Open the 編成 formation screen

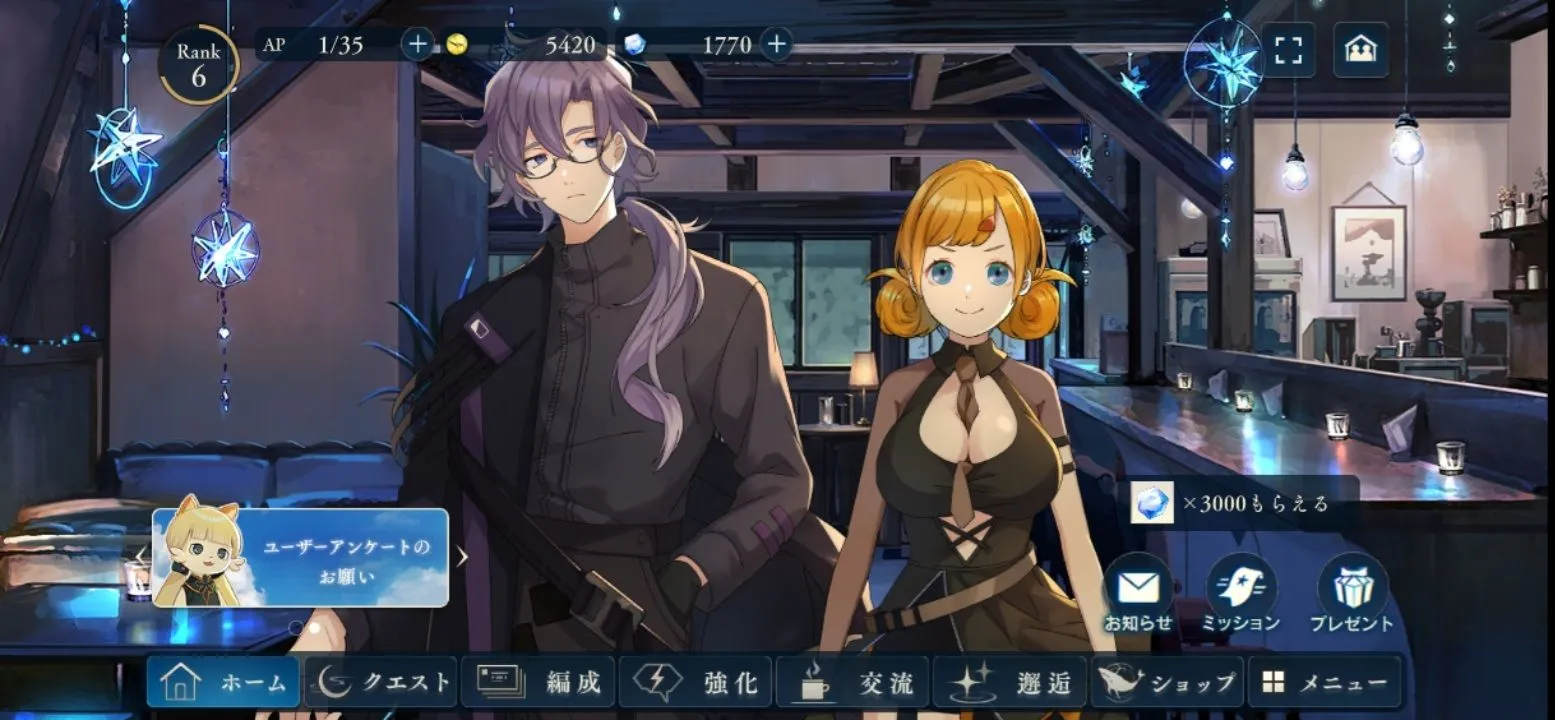pyautogui.click(x=538, y=683)
